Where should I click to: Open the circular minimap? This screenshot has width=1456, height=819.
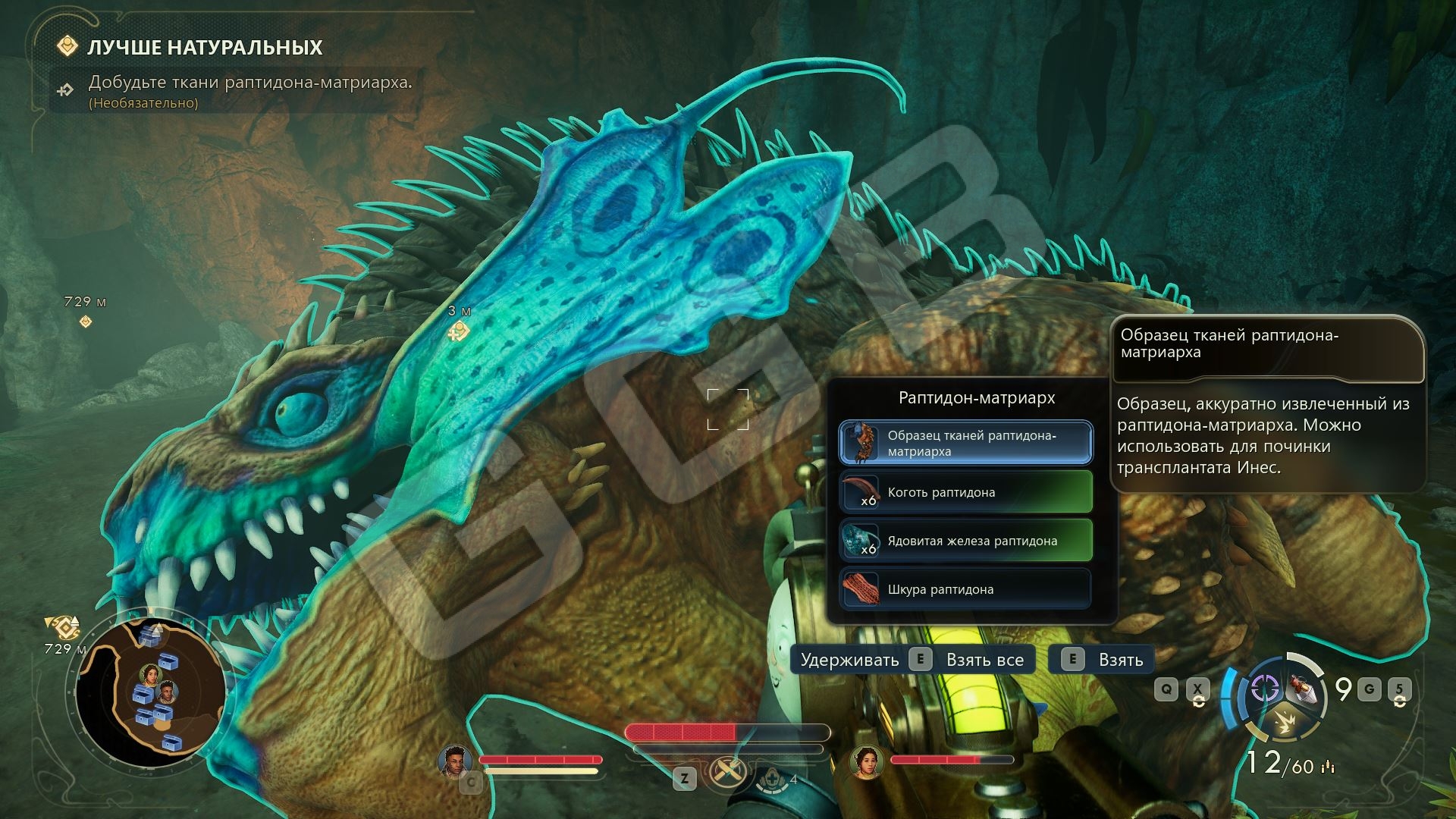pyautogui.click(x=151, y=692)
